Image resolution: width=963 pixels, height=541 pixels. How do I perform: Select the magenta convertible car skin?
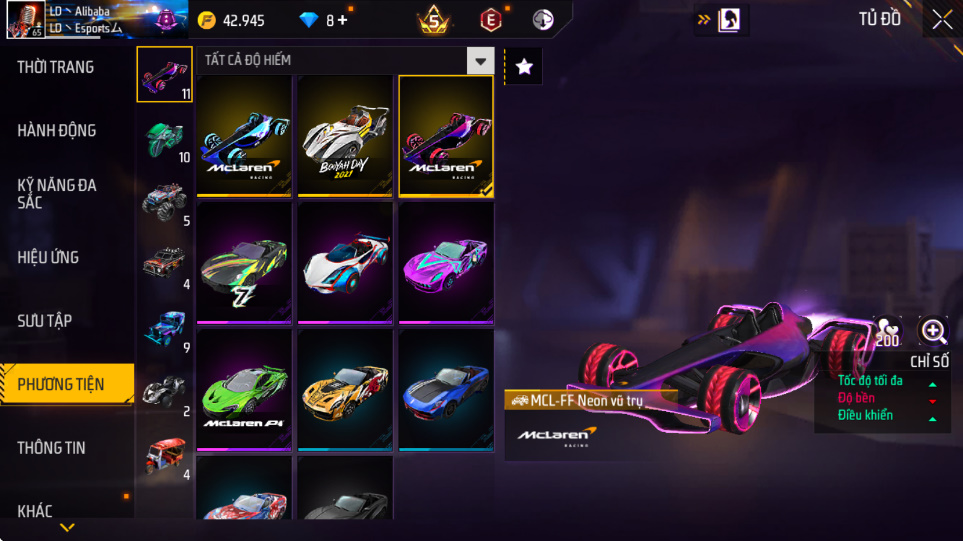click(446, 263)
